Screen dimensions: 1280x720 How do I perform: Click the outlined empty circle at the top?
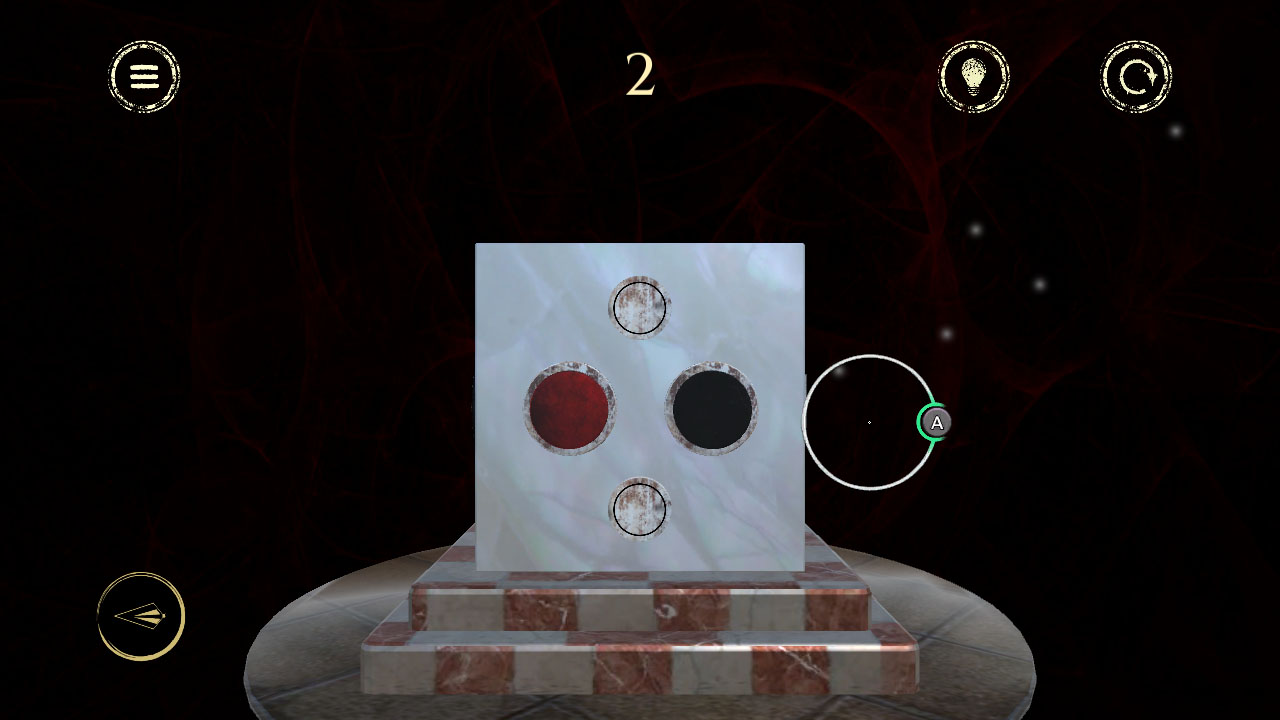pos(640,309)
